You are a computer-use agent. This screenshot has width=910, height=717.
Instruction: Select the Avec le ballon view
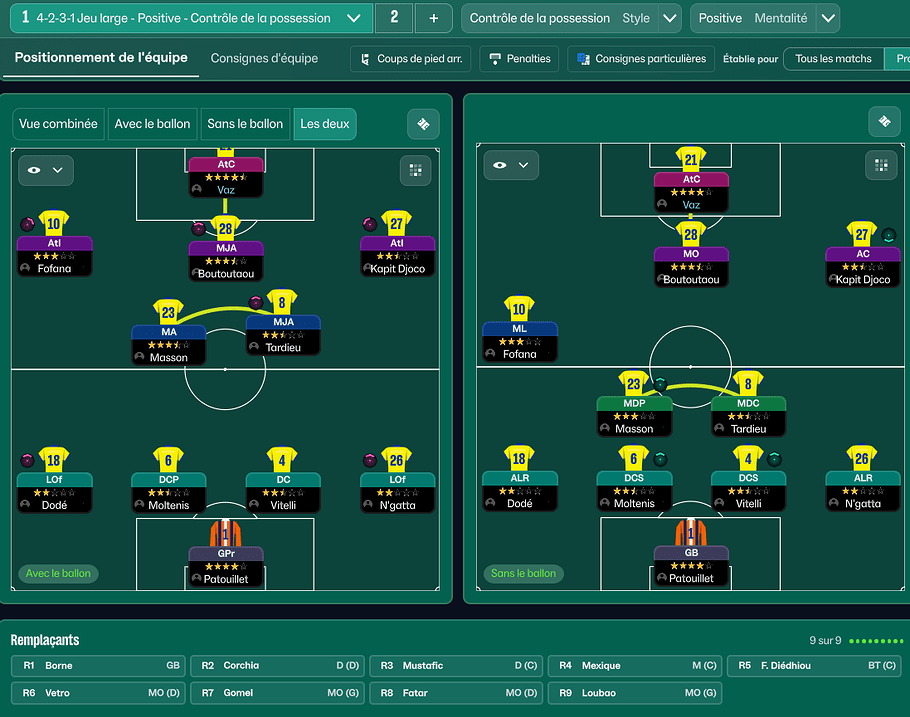click(x=152, y=124)
